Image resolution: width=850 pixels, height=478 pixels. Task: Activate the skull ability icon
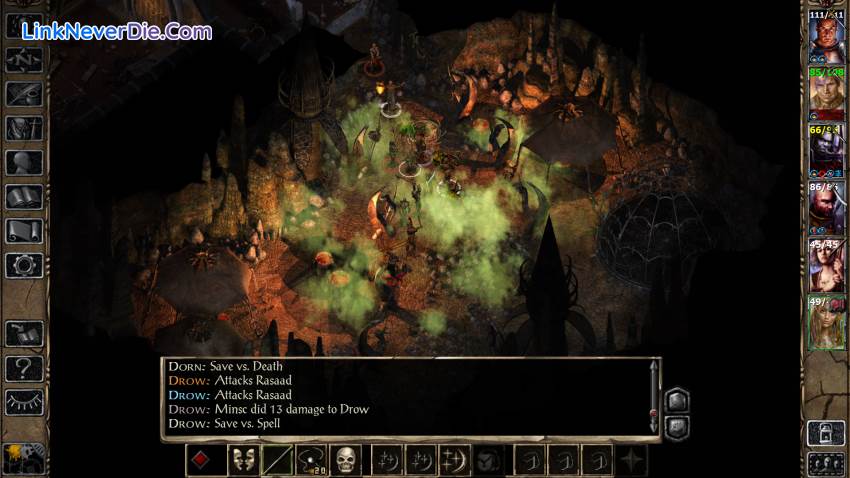coord(346,460)
